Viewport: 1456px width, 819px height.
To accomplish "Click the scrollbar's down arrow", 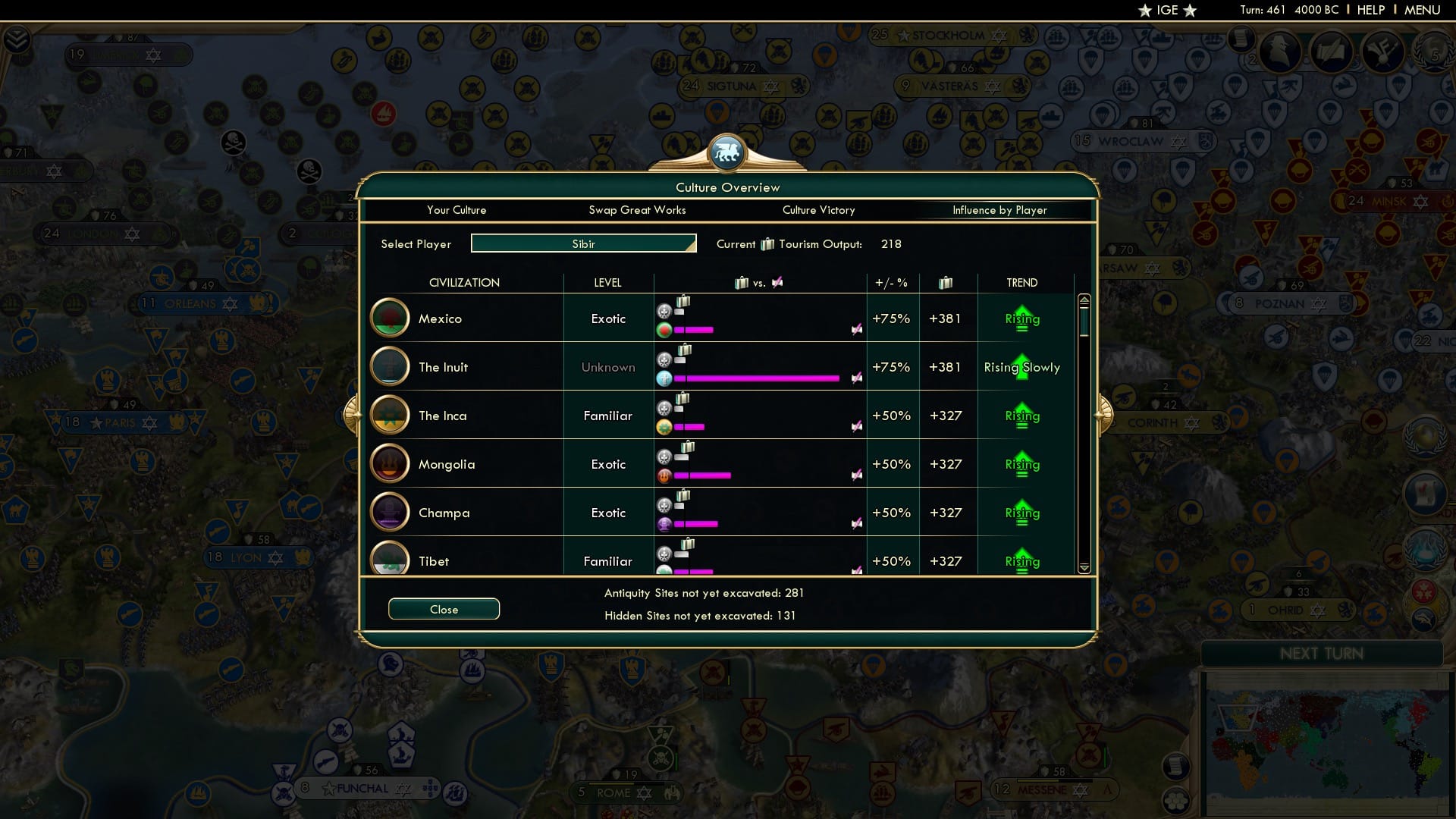I will point(1085,567).
